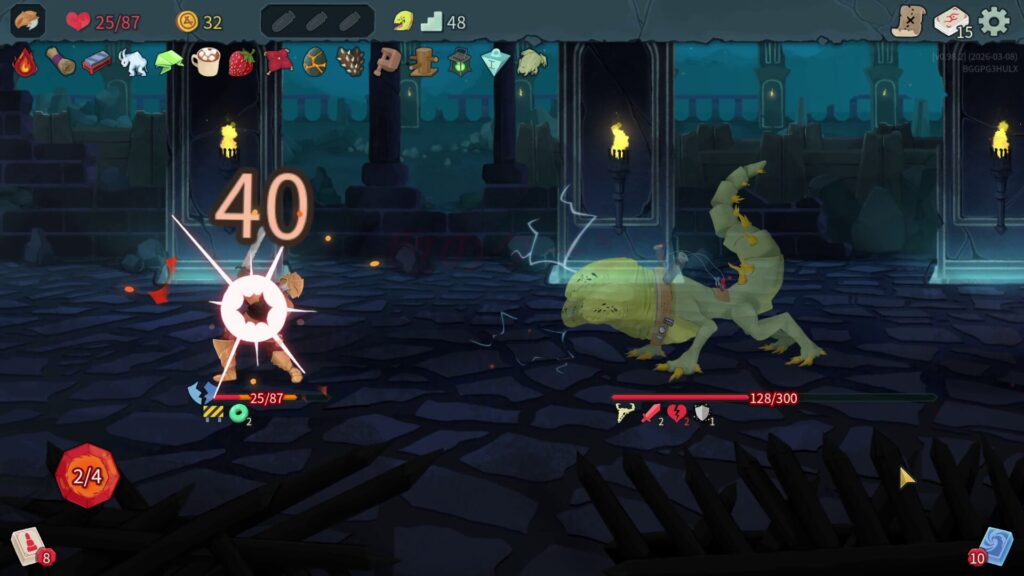The image size is (1024, 576).
Task: Inspect the burning flame relic
Action: click(24, 61)
